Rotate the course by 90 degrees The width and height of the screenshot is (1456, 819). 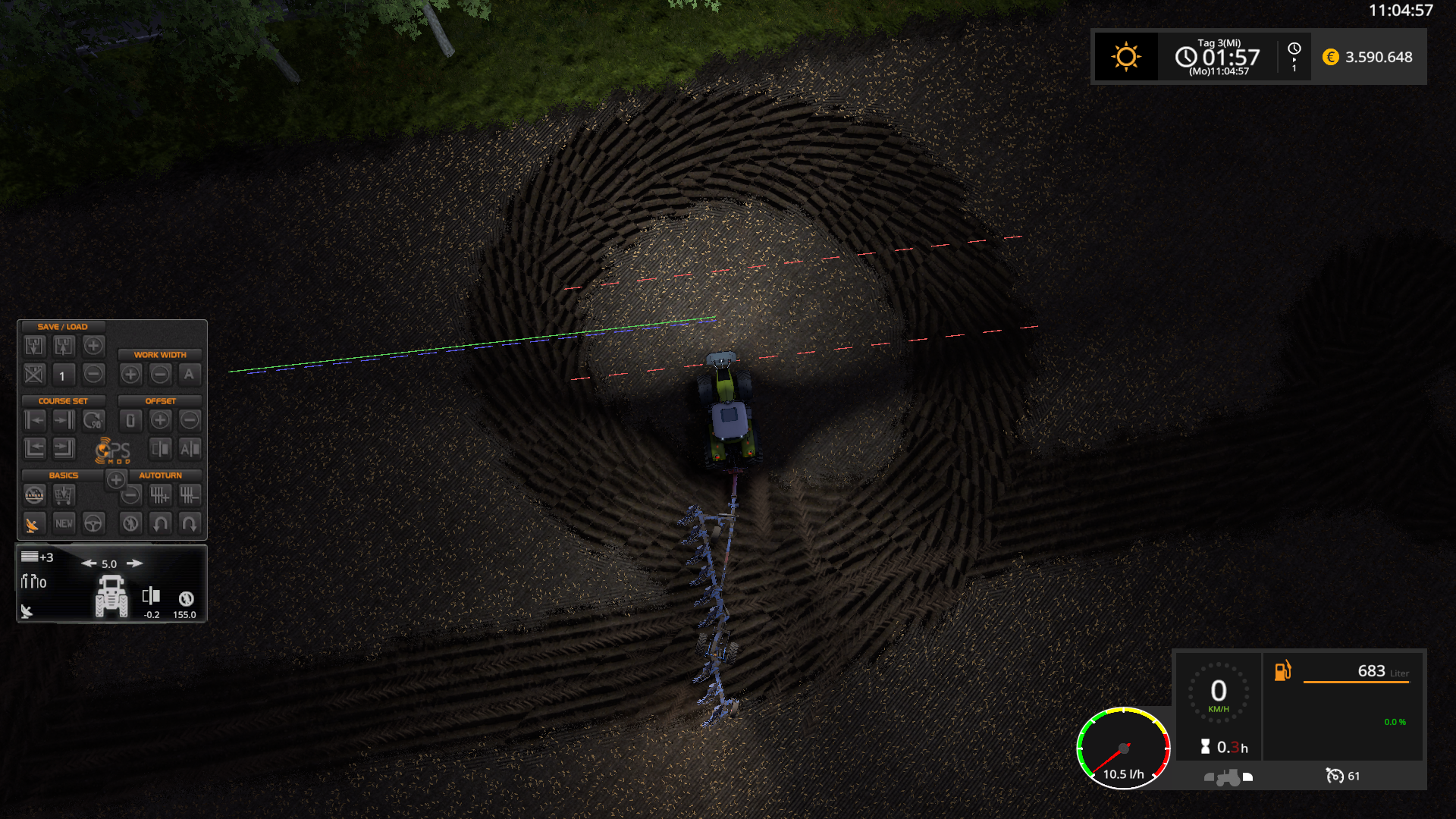[93, 420]
